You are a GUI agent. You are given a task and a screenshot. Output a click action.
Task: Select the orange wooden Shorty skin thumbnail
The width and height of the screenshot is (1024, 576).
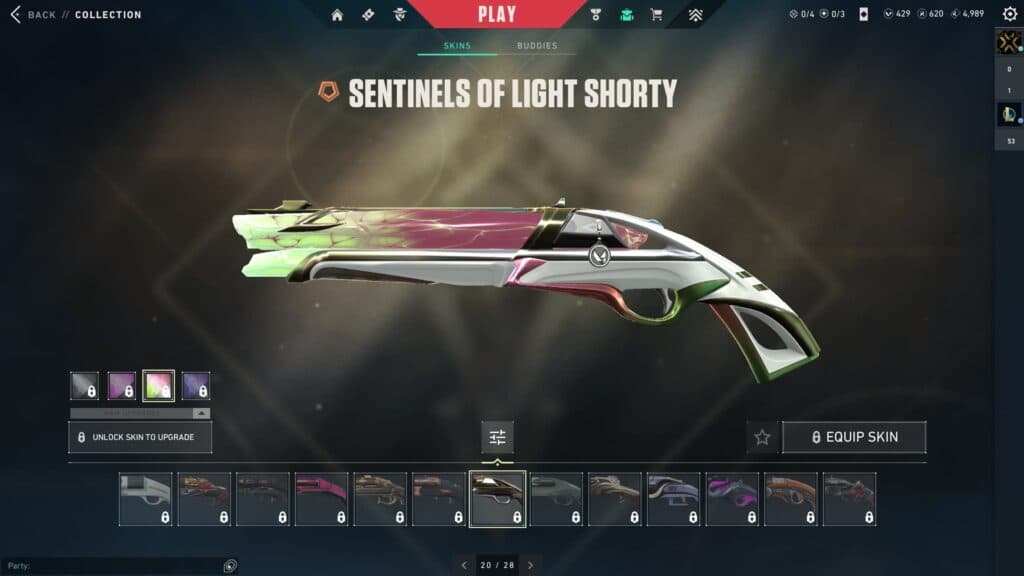[x=791, y=499]
